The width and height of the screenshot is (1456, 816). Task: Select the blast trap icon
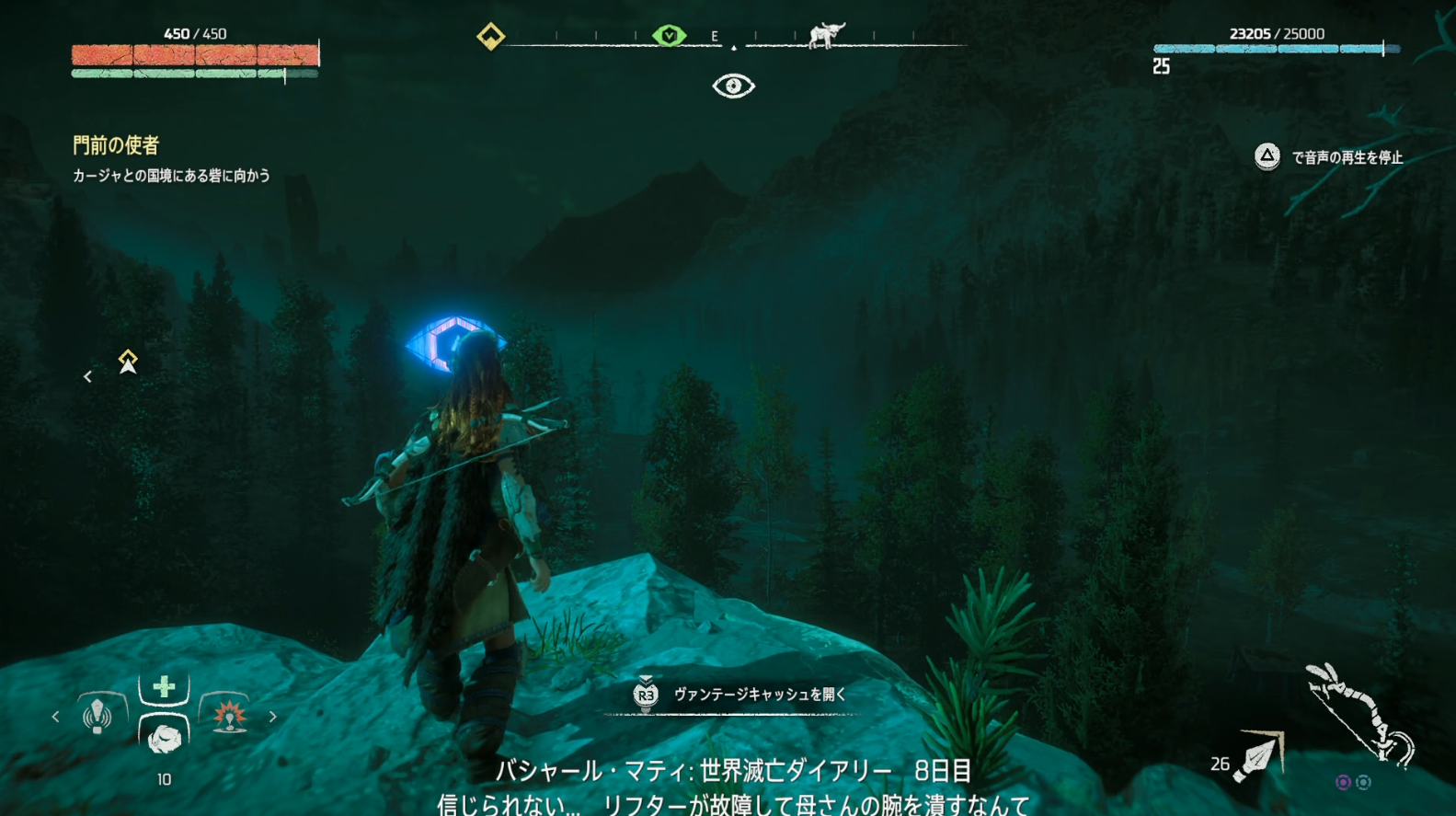(x=230, y=716)
